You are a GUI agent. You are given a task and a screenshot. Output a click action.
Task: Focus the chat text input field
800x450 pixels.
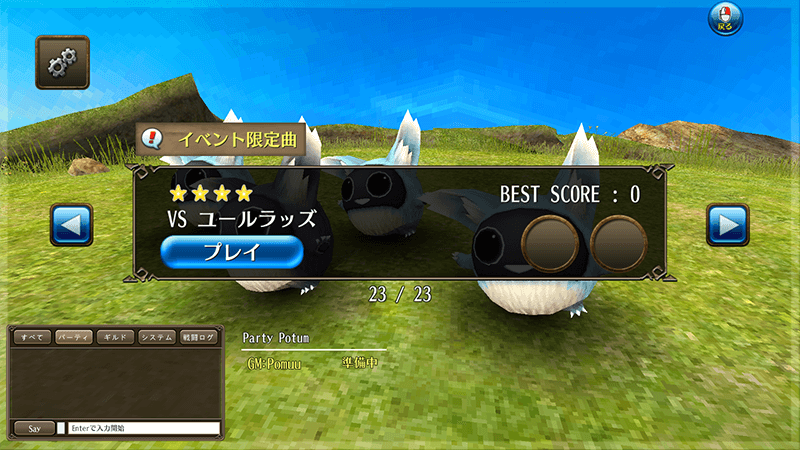point(143,428)
